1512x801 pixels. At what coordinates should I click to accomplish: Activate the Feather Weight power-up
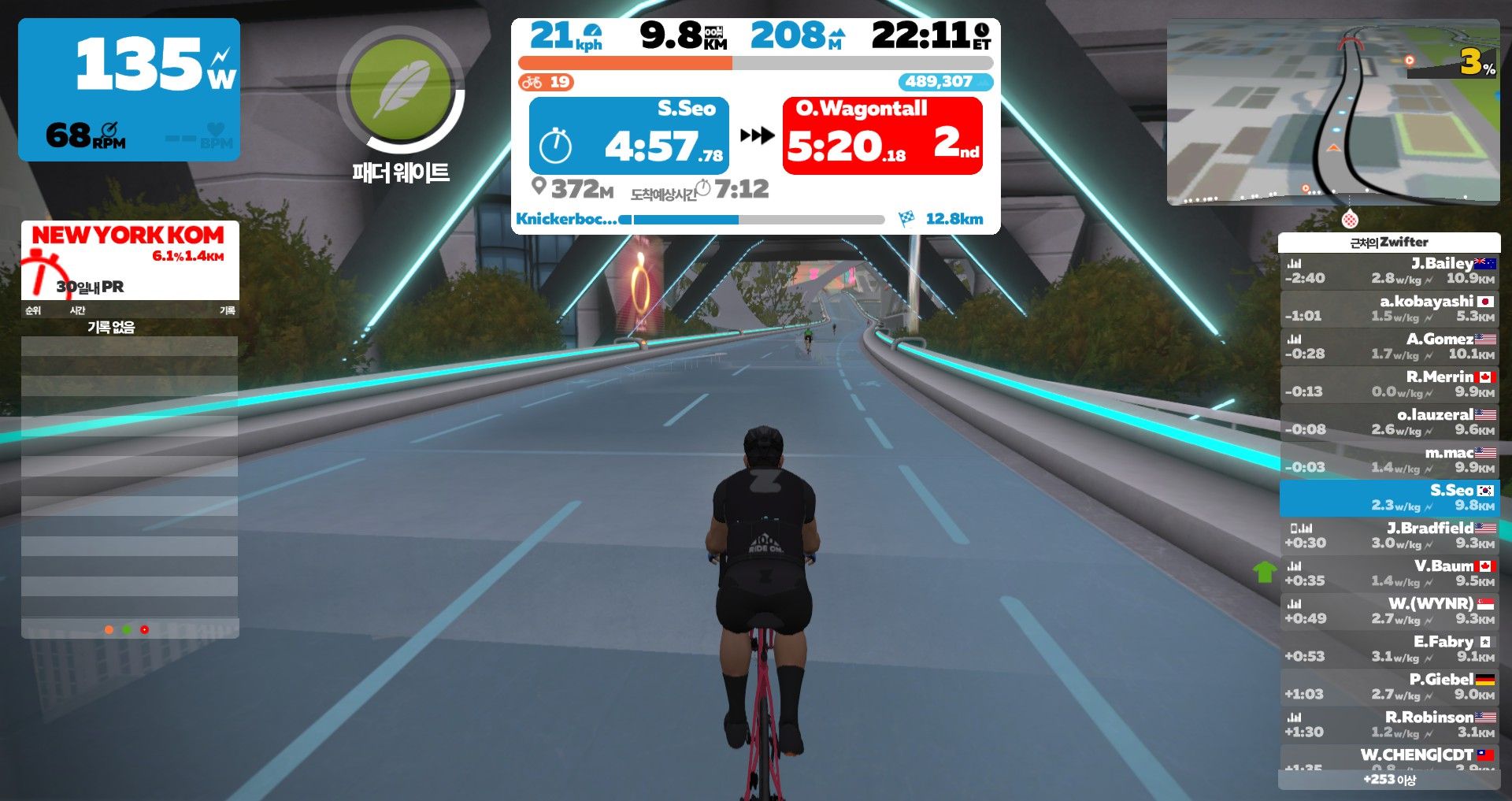coord(401,89)
